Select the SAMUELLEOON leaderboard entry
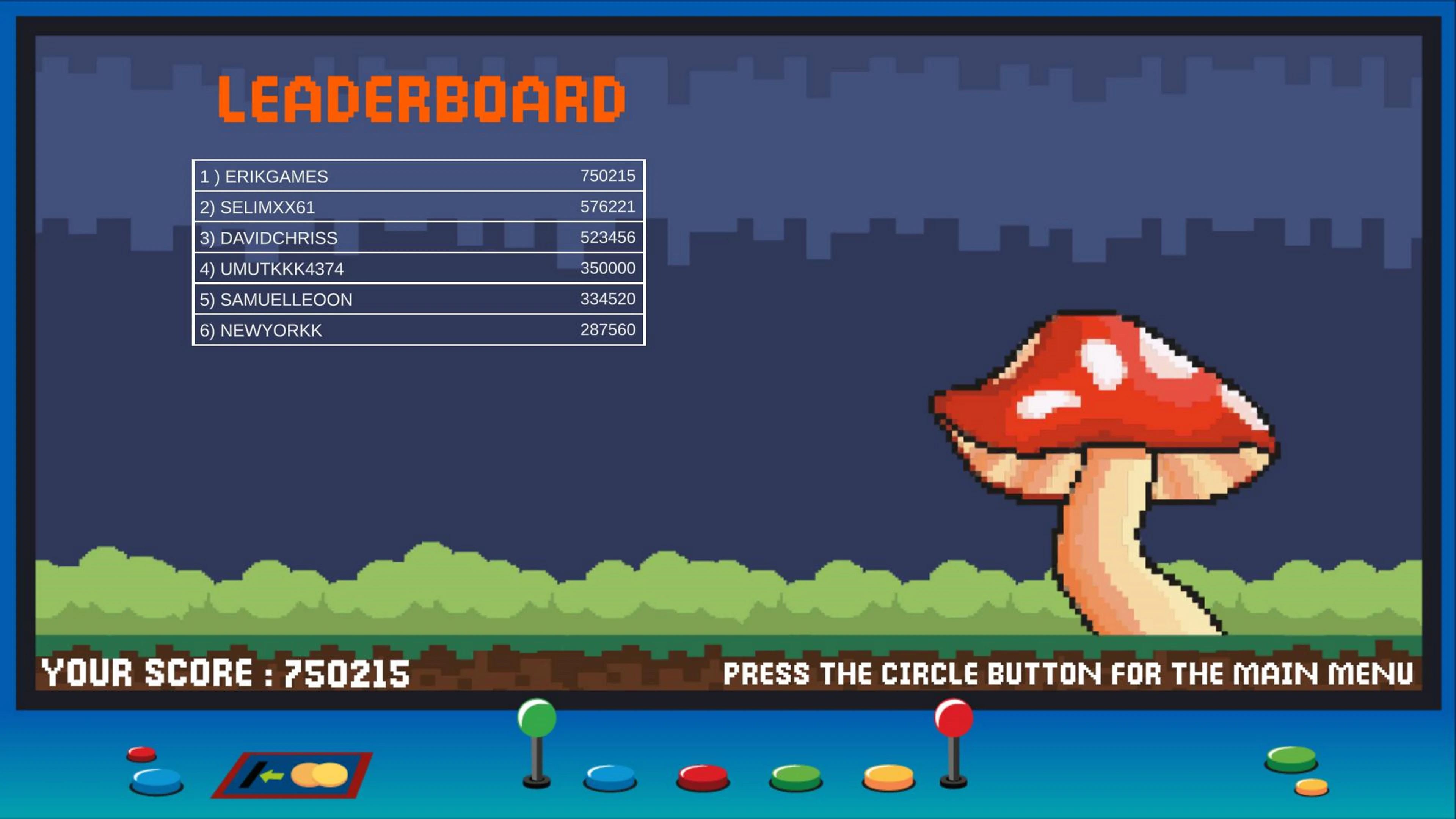Image resolution: width=1456 pixels, height=819 pixels. point(418,298)
